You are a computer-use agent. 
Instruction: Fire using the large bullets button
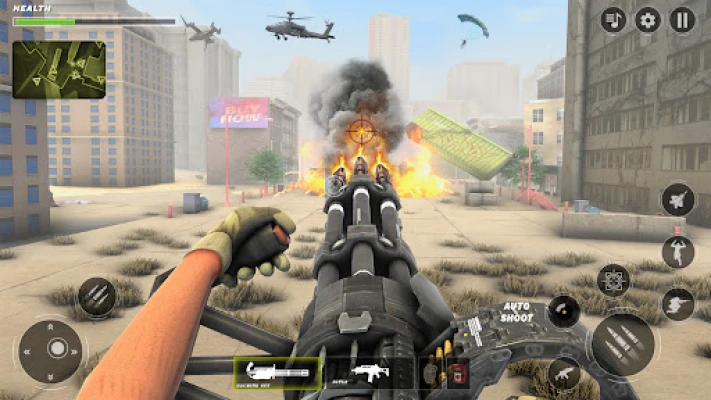623,345
